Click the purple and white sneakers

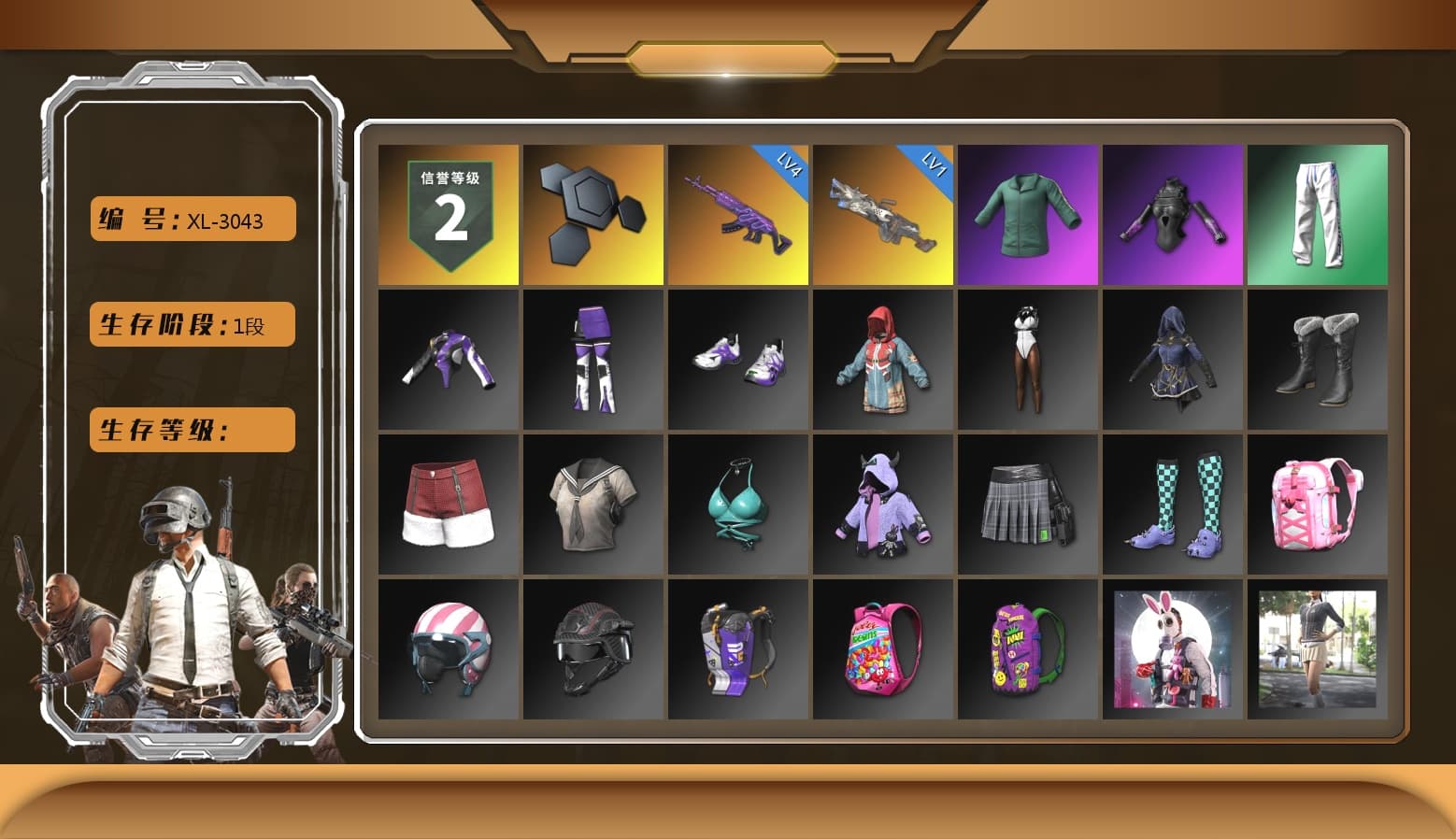737,360
